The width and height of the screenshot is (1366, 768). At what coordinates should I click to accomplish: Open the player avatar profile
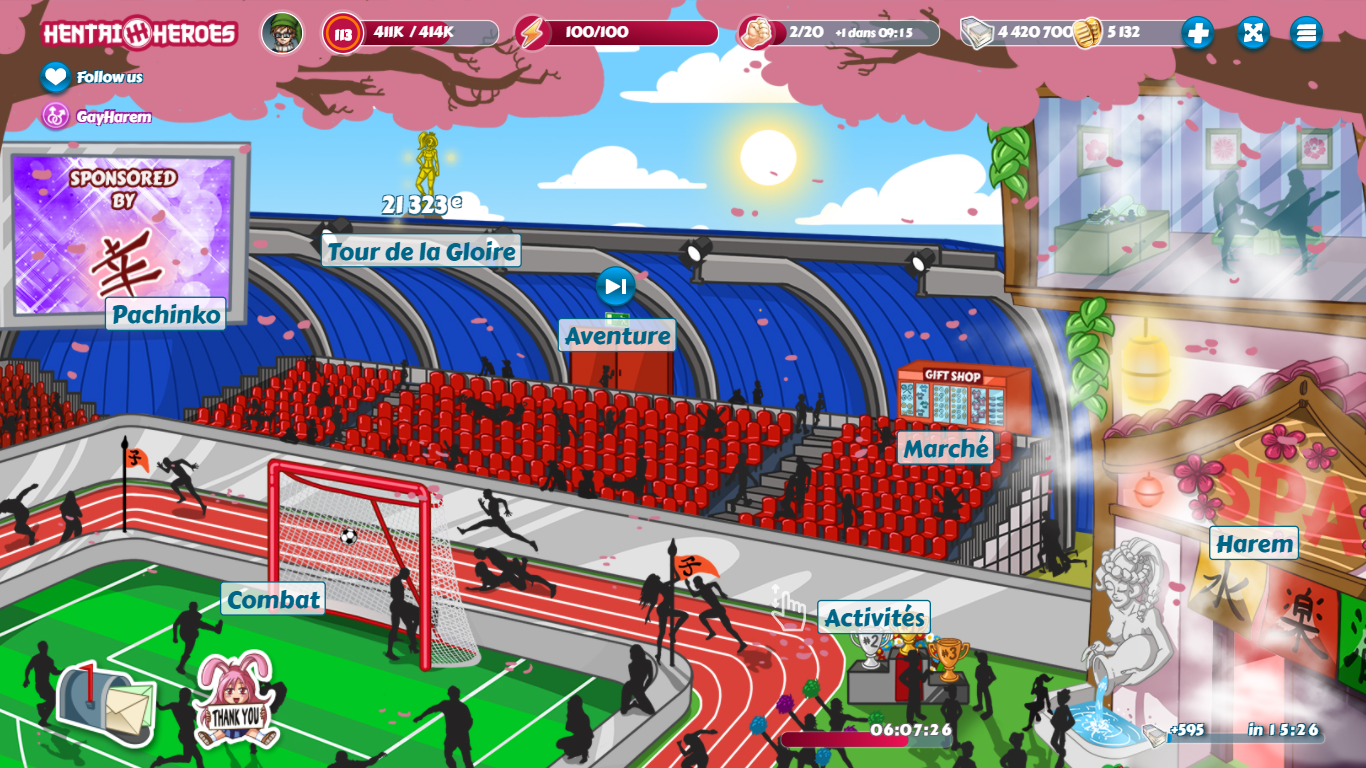282,33
